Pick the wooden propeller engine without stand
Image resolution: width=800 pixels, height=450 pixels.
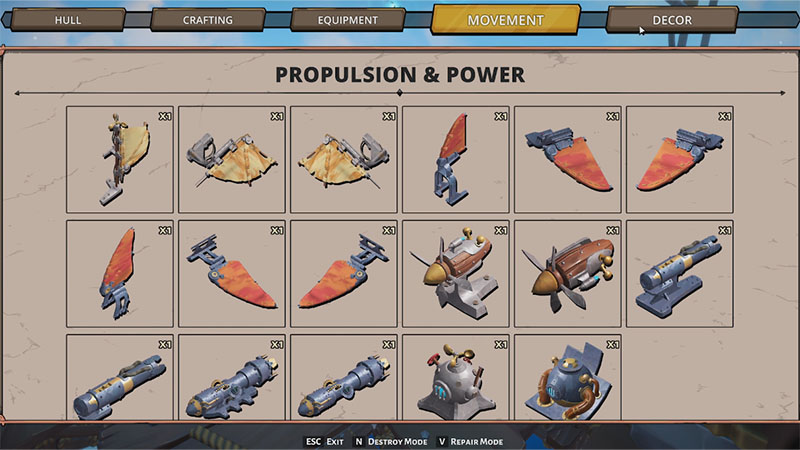(x=568, y=273)
